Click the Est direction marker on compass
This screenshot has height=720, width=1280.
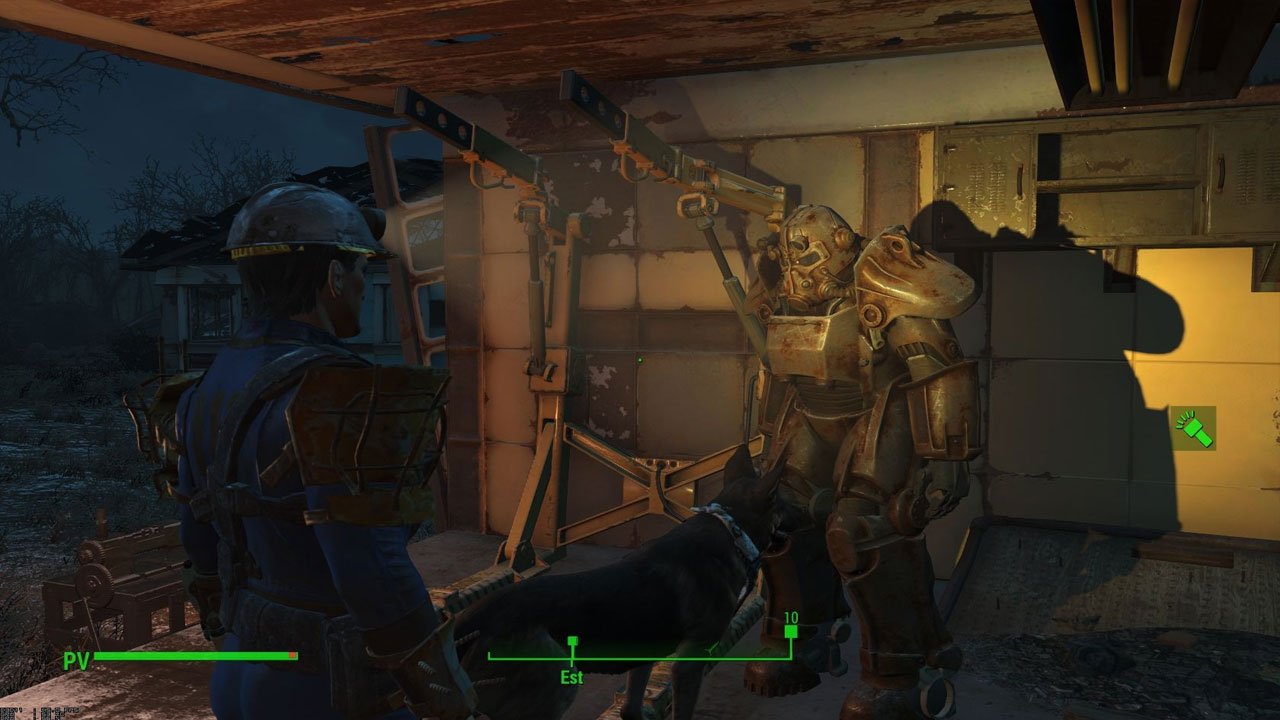(570, 676)
